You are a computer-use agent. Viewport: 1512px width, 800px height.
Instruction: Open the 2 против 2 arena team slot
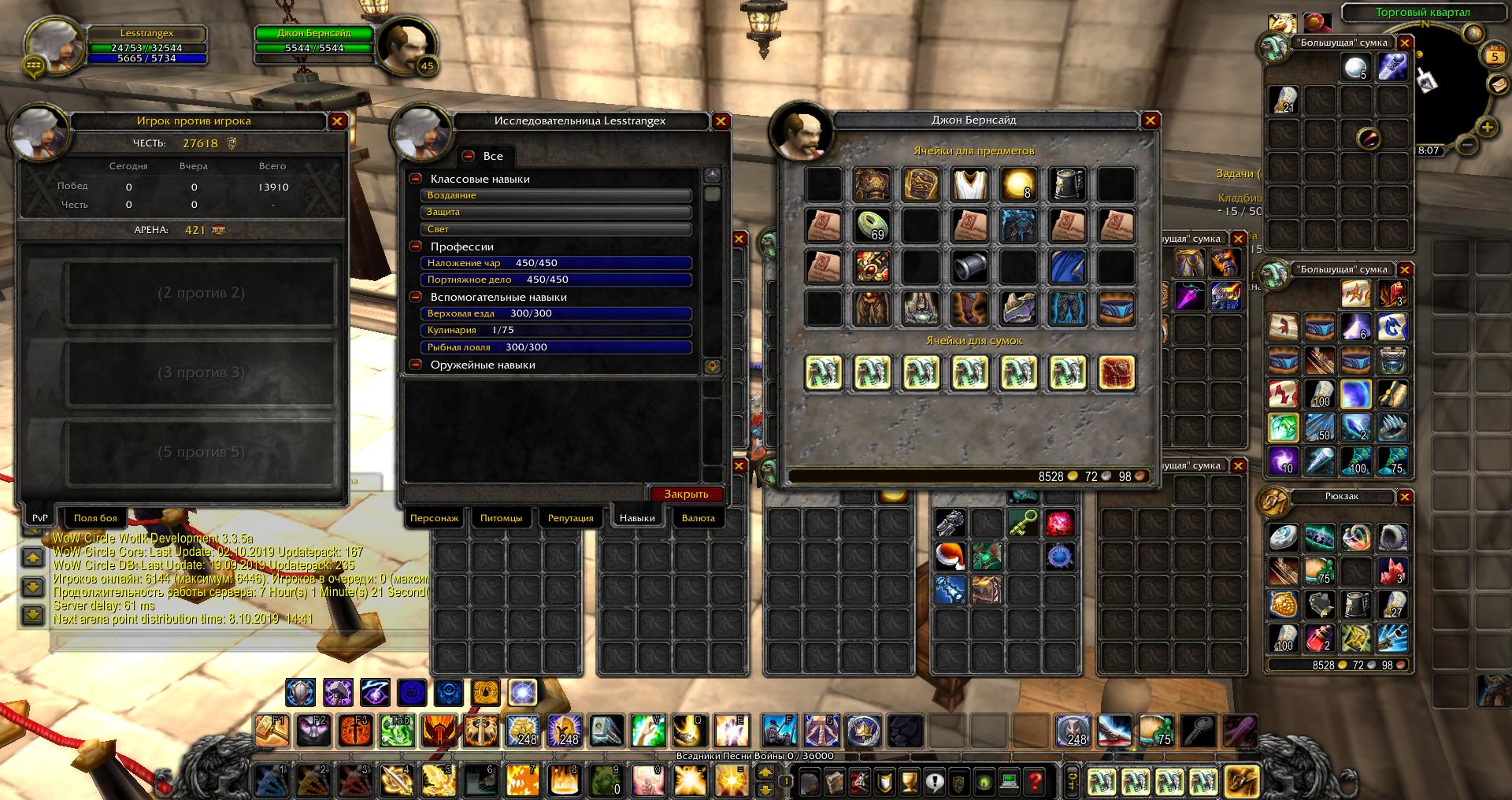[x=201, y=293]
